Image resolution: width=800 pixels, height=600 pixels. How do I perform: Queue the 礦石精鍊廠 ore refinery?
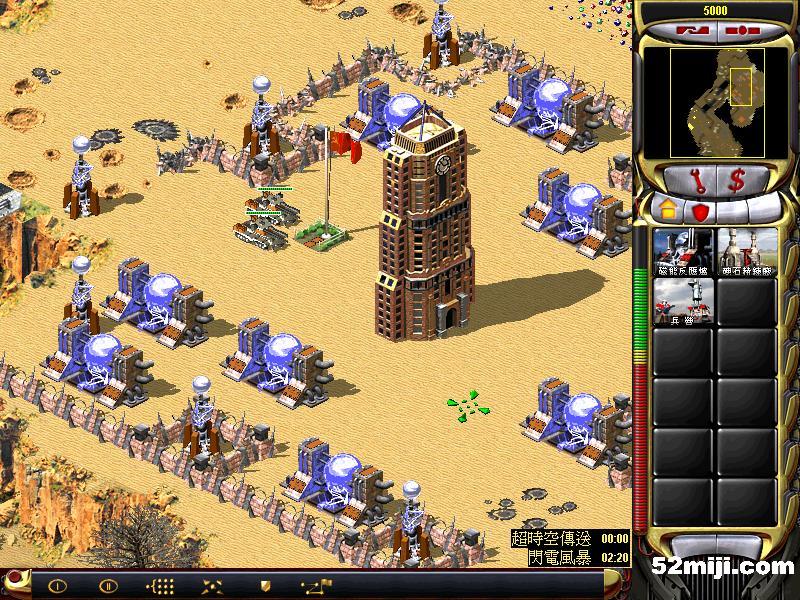click(x=747, y=252)
